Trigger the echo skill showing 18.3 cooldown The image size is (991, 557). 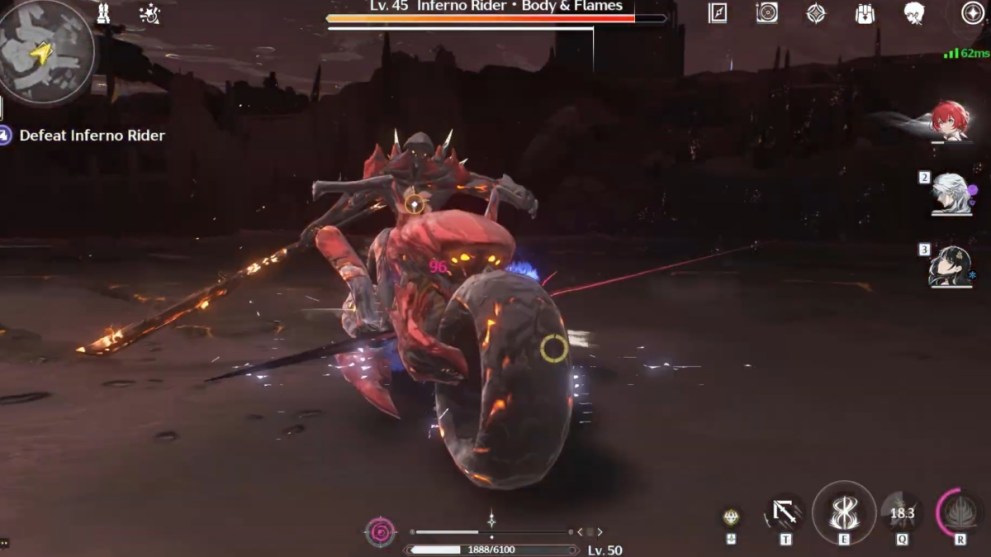902,513
